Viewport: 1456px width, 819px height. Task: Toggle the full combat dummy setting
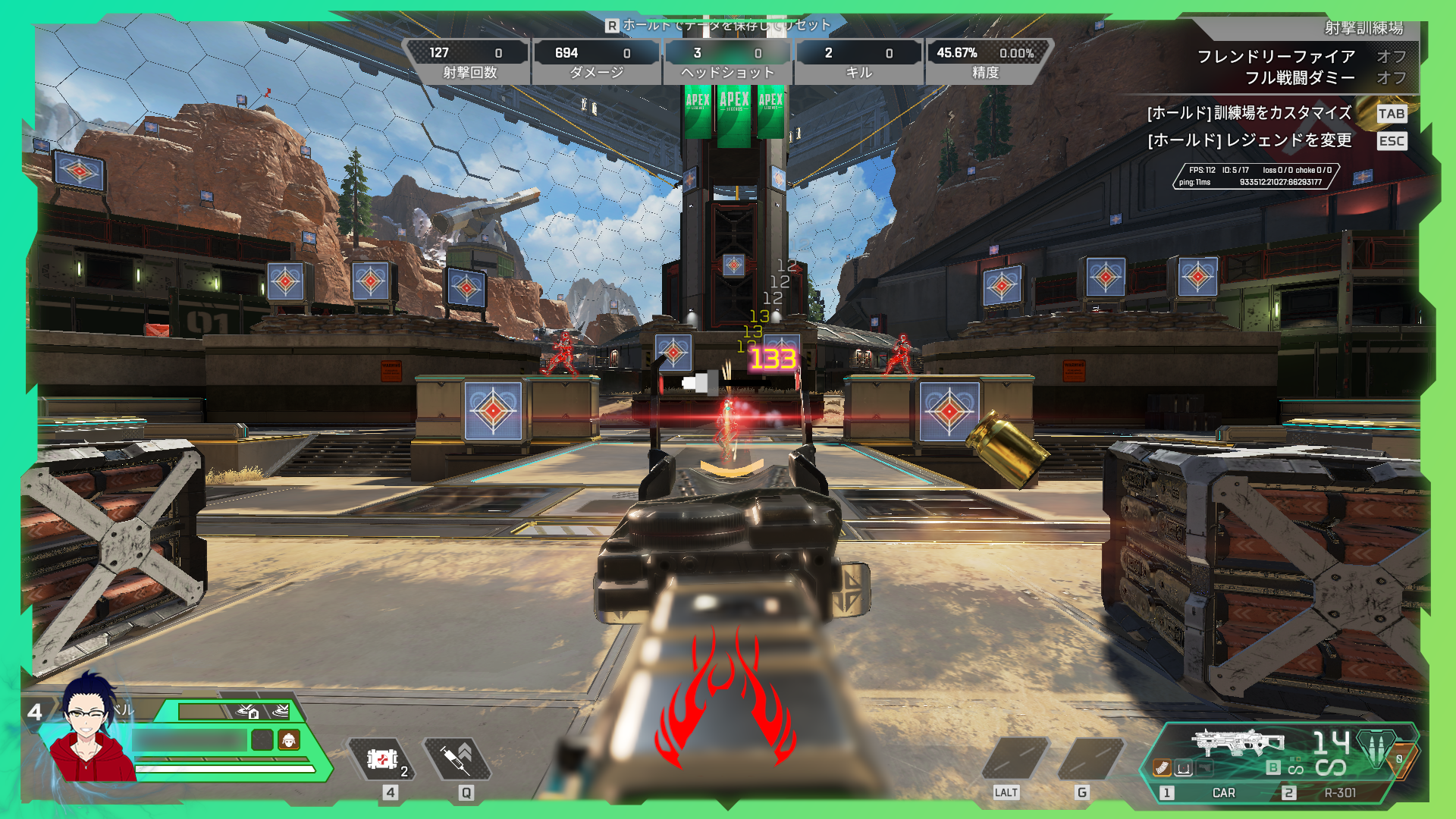coord(1391,77)
